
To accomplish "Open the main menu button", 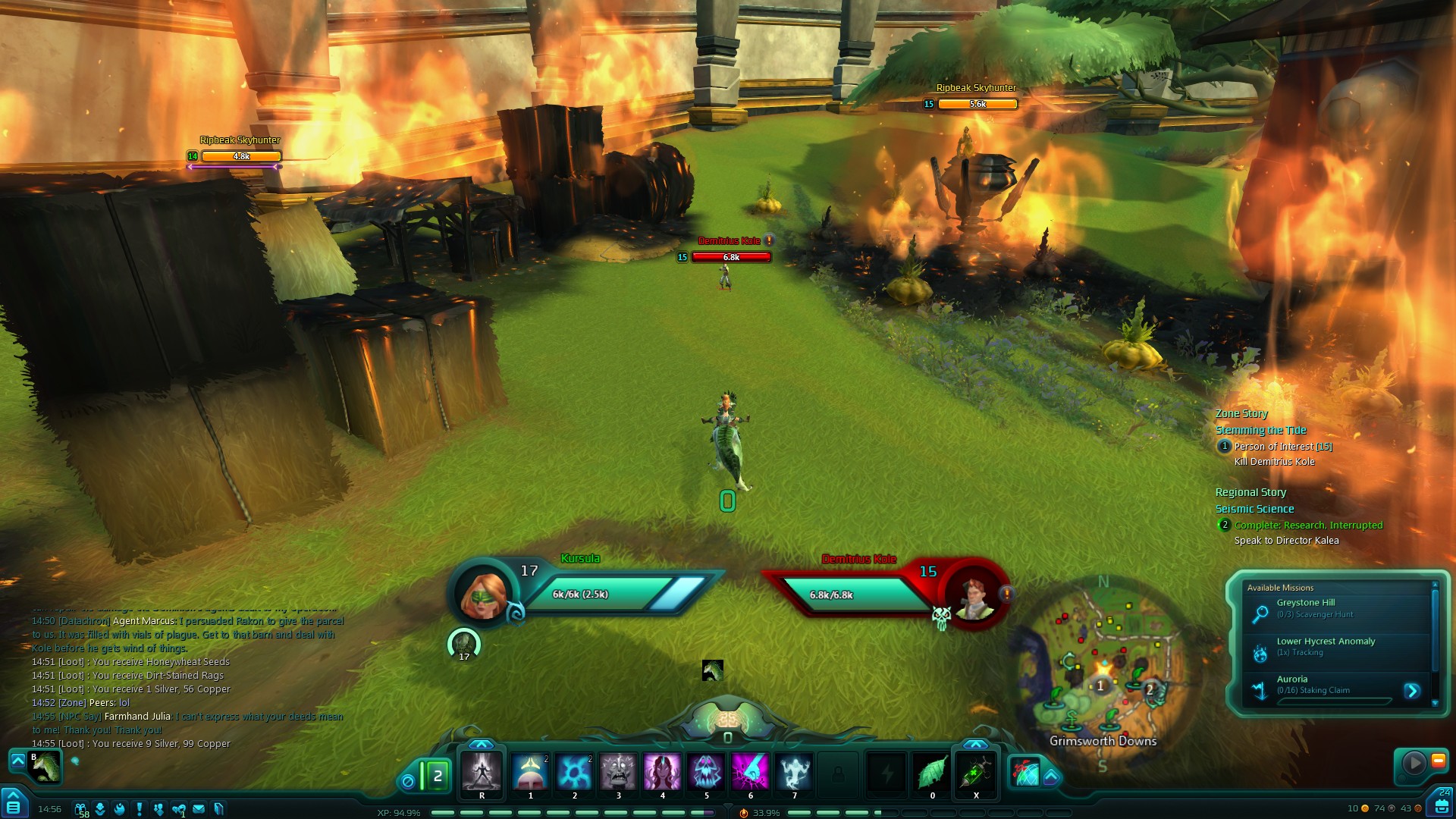I will click(x=13, y=806).
